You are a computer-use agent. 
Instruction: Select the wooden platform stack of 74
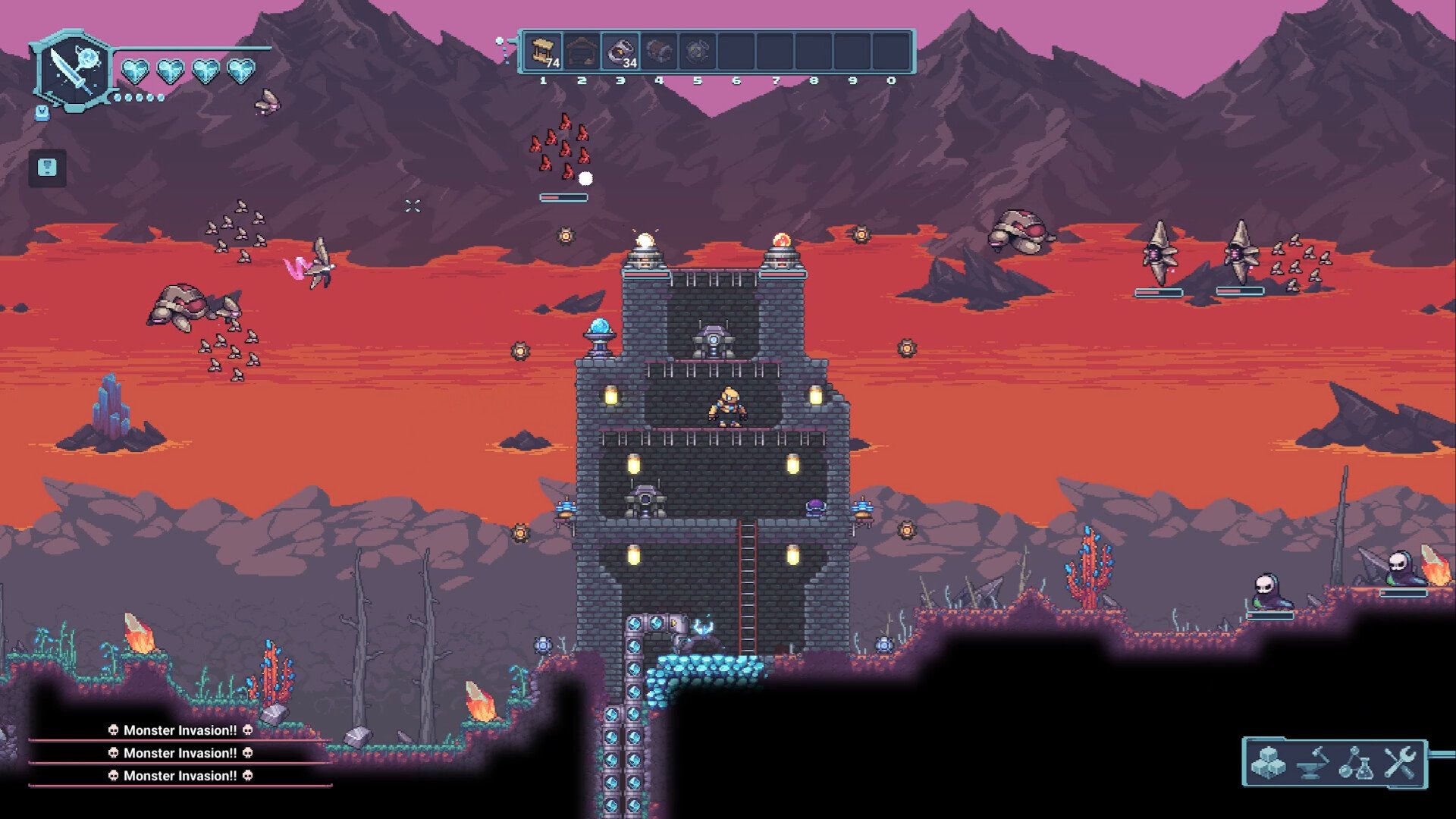(543, 52)
